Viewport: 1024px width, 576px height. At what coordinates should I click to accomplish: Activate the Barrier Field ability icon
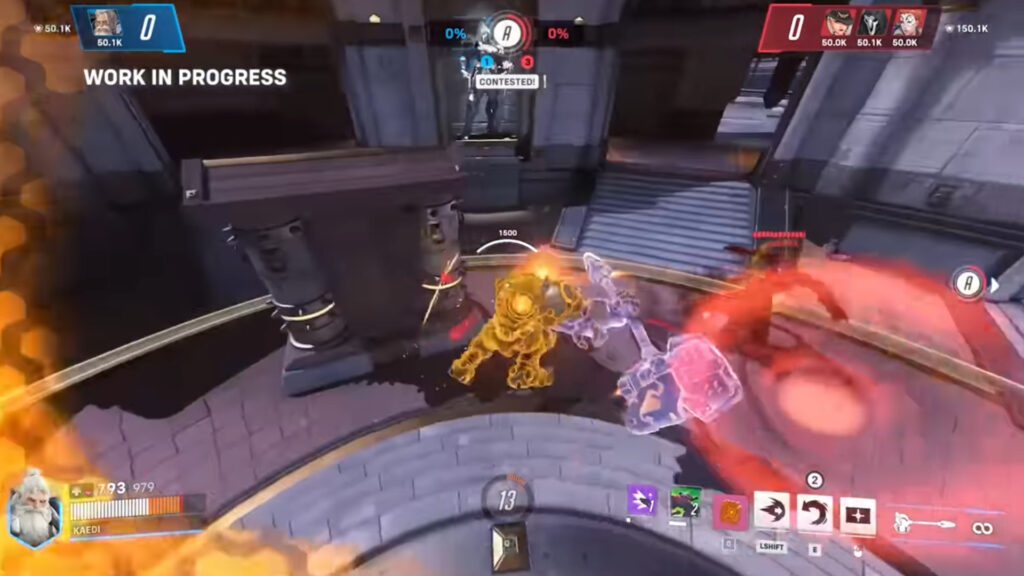pos(857,513)
